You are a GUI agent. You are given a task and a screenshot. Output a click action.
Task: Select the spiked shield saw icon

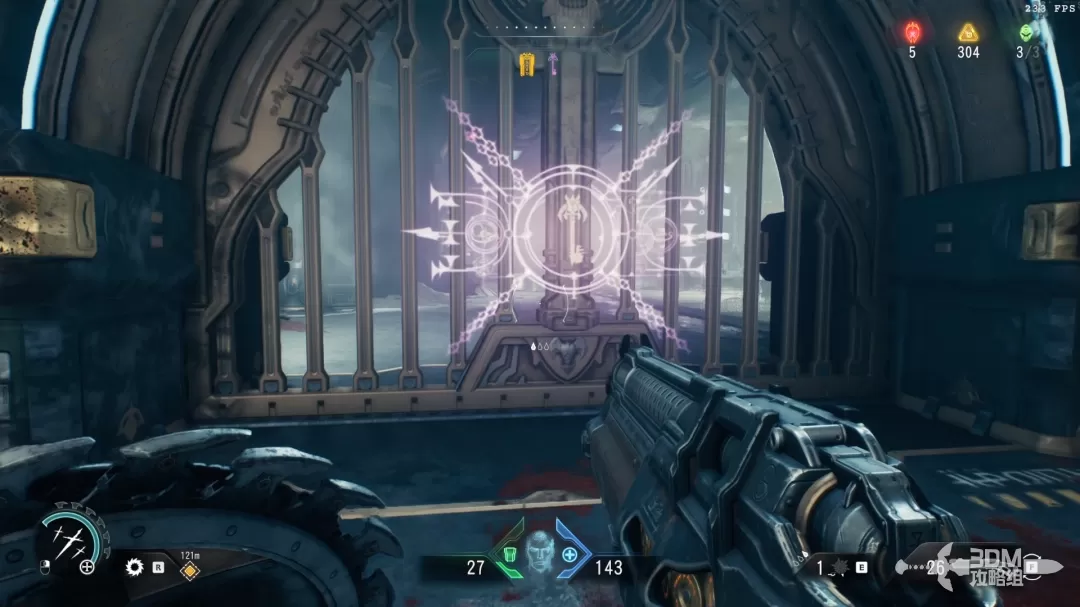134,567
